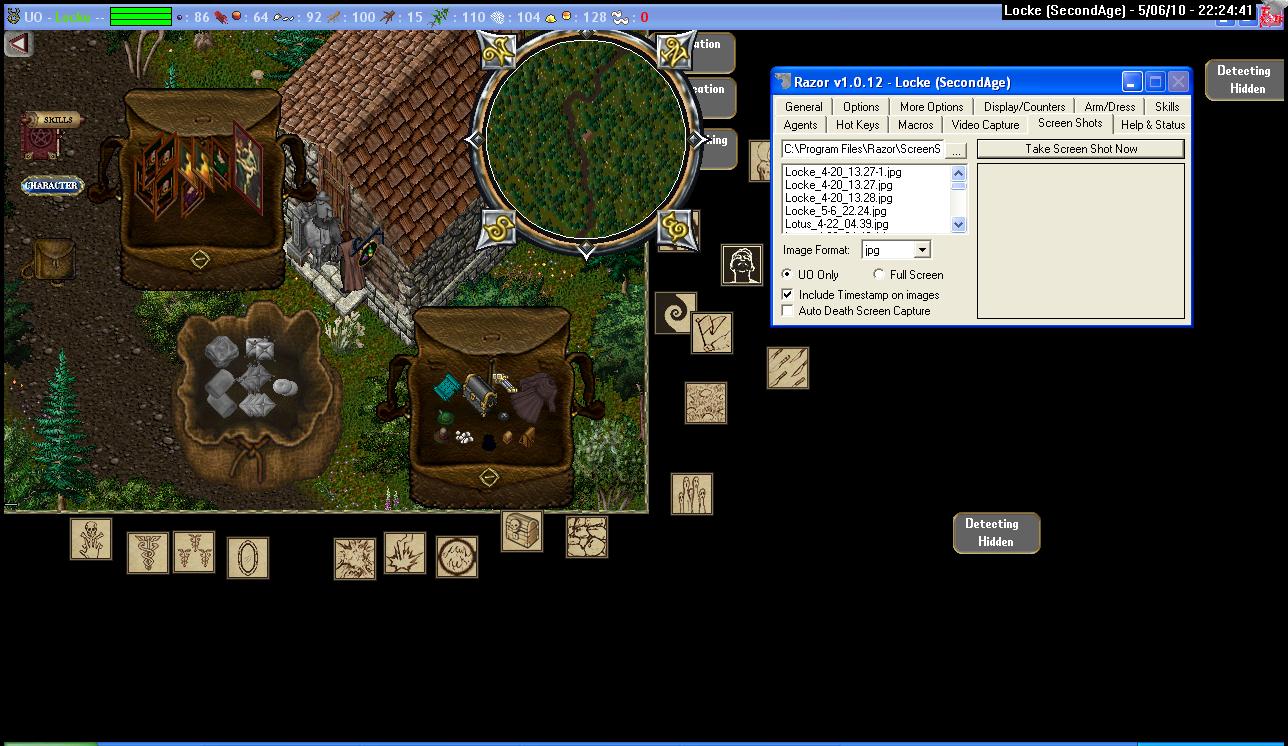Select the Video Capture tab

985,125
